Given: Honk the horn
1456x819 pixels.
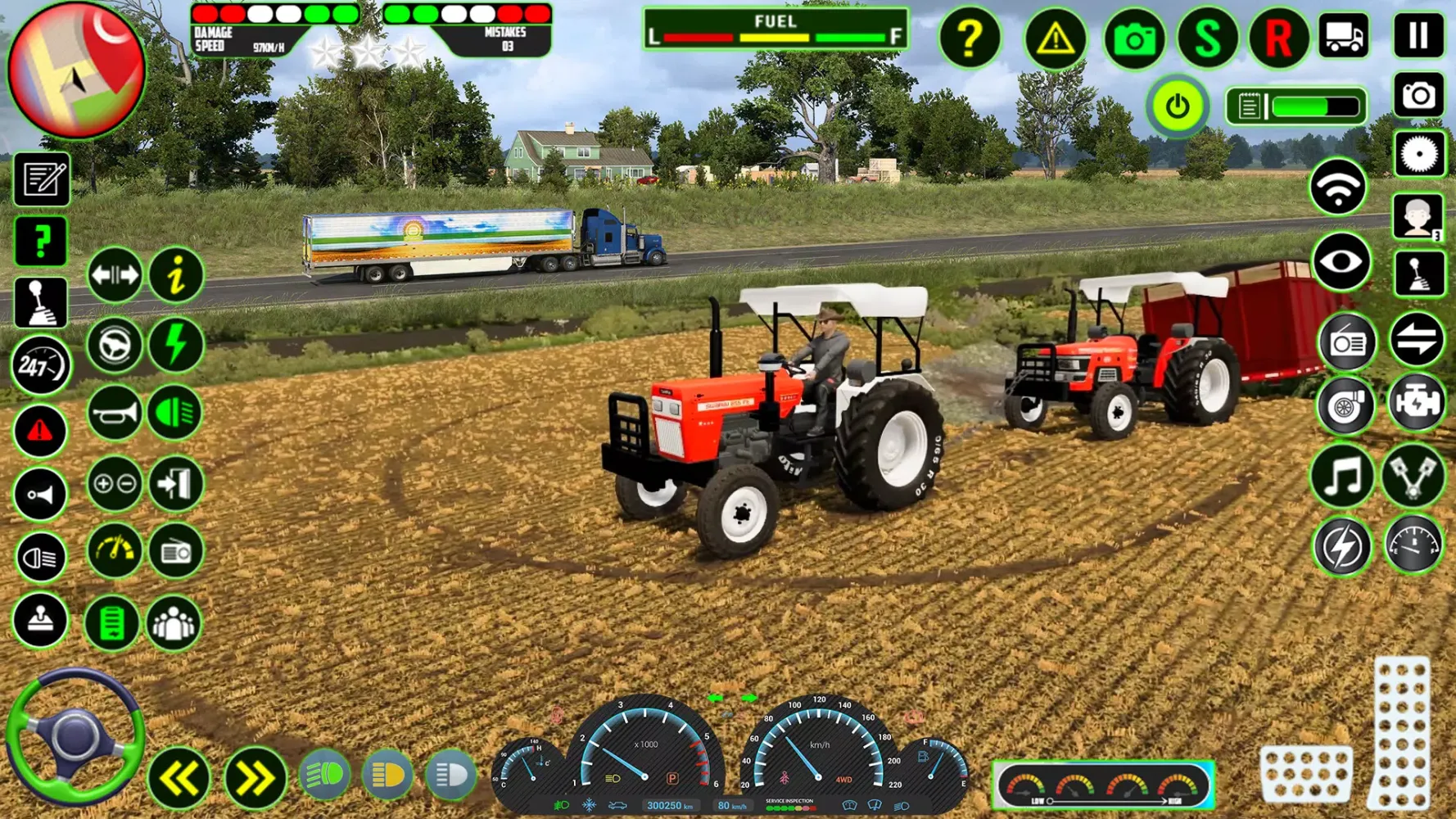Looking at the screenshot, I should click(x=113, y=414).
